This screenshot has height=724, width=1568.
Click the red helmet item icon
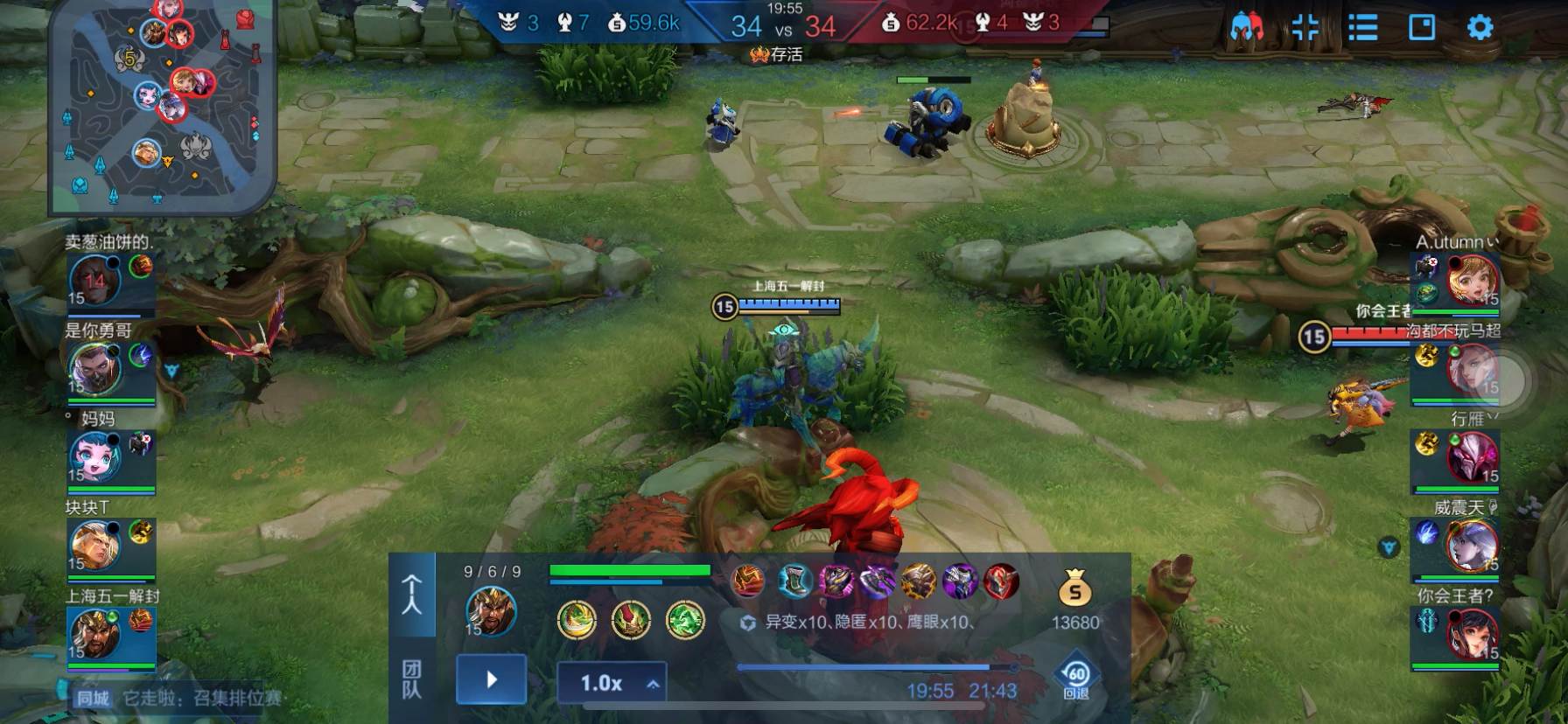[1002, 581]
